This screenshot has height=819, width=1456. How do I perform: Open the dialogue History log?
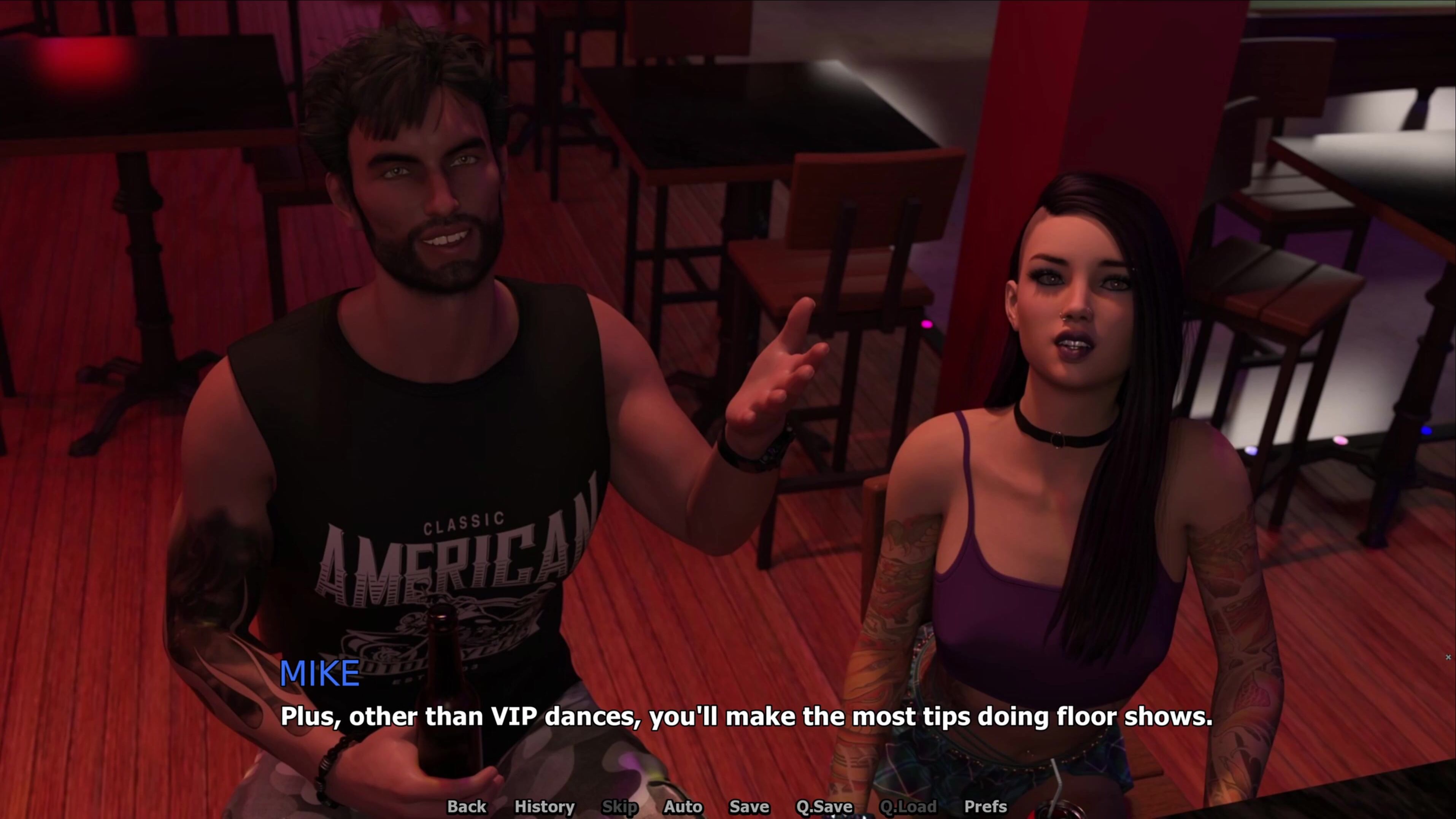pyautogui.click(x=544, y=806)
